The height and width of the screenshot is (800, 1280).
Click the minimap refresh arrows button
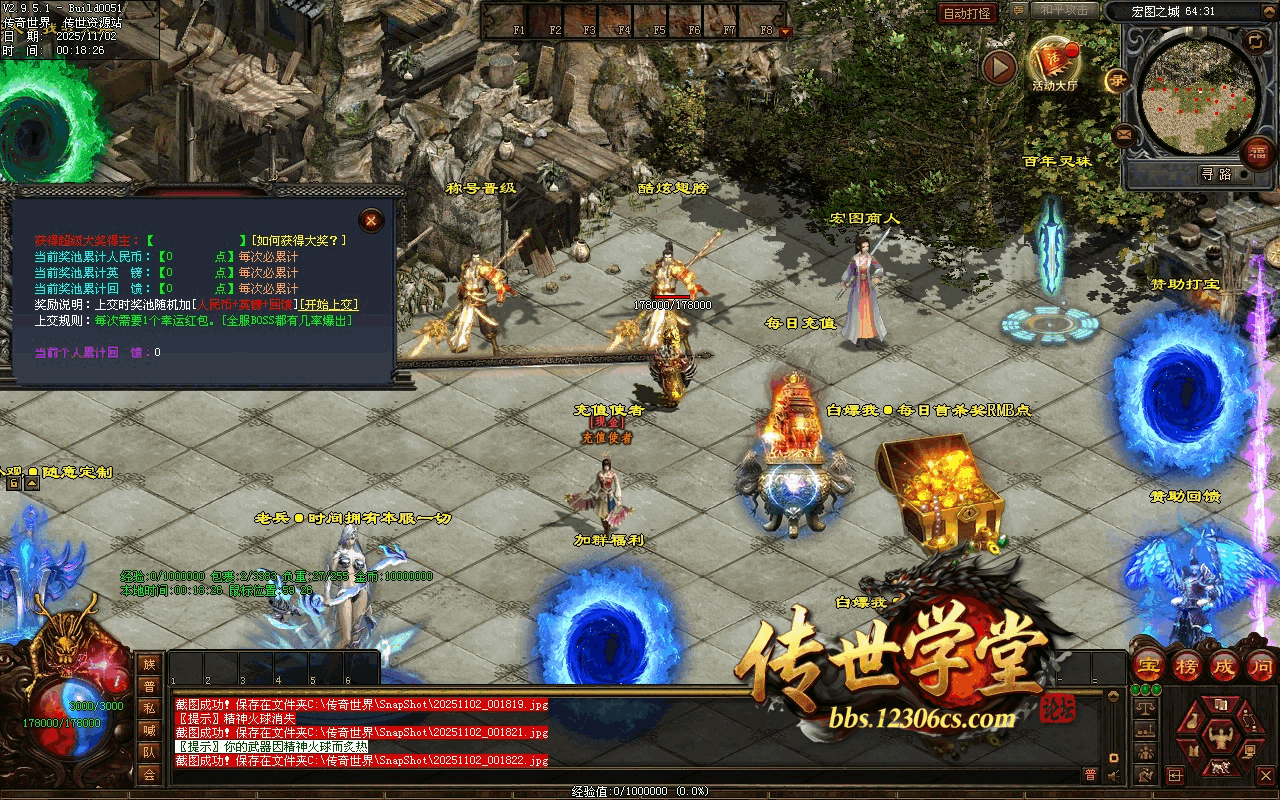pos(1255,40)
